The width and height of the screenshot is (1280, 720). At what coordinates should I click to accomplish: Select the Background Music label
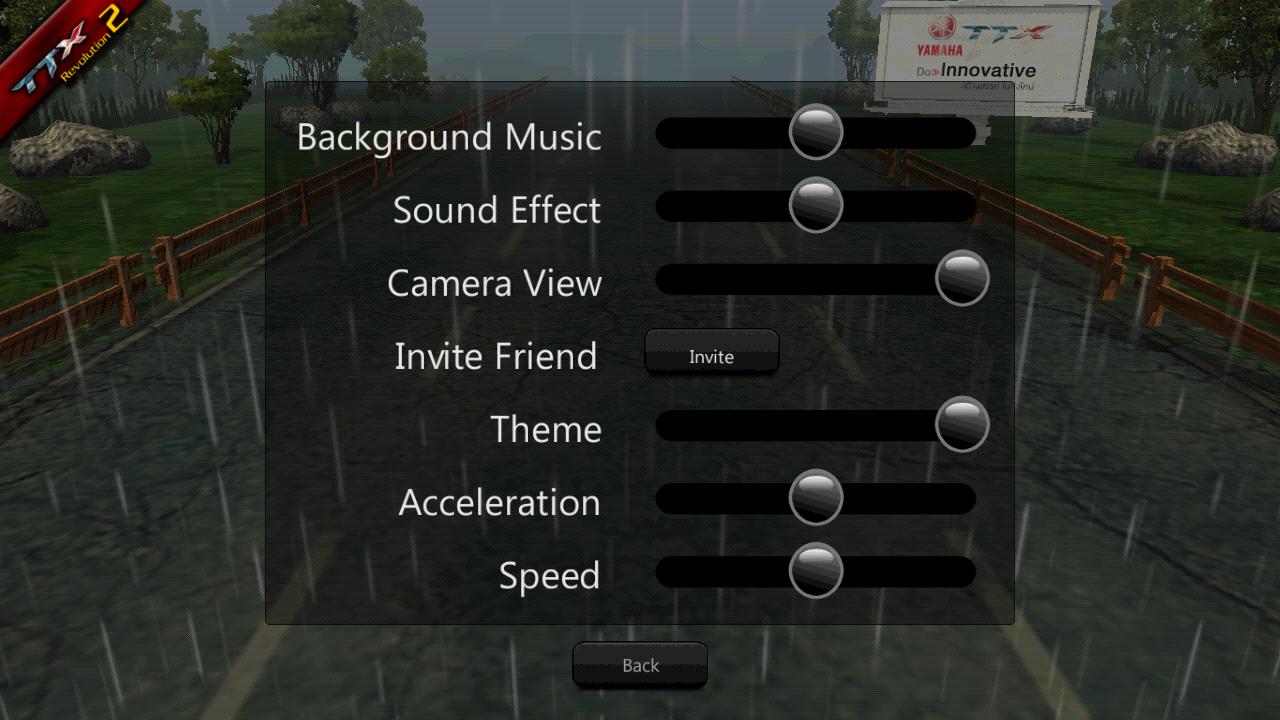click(449, 137)
